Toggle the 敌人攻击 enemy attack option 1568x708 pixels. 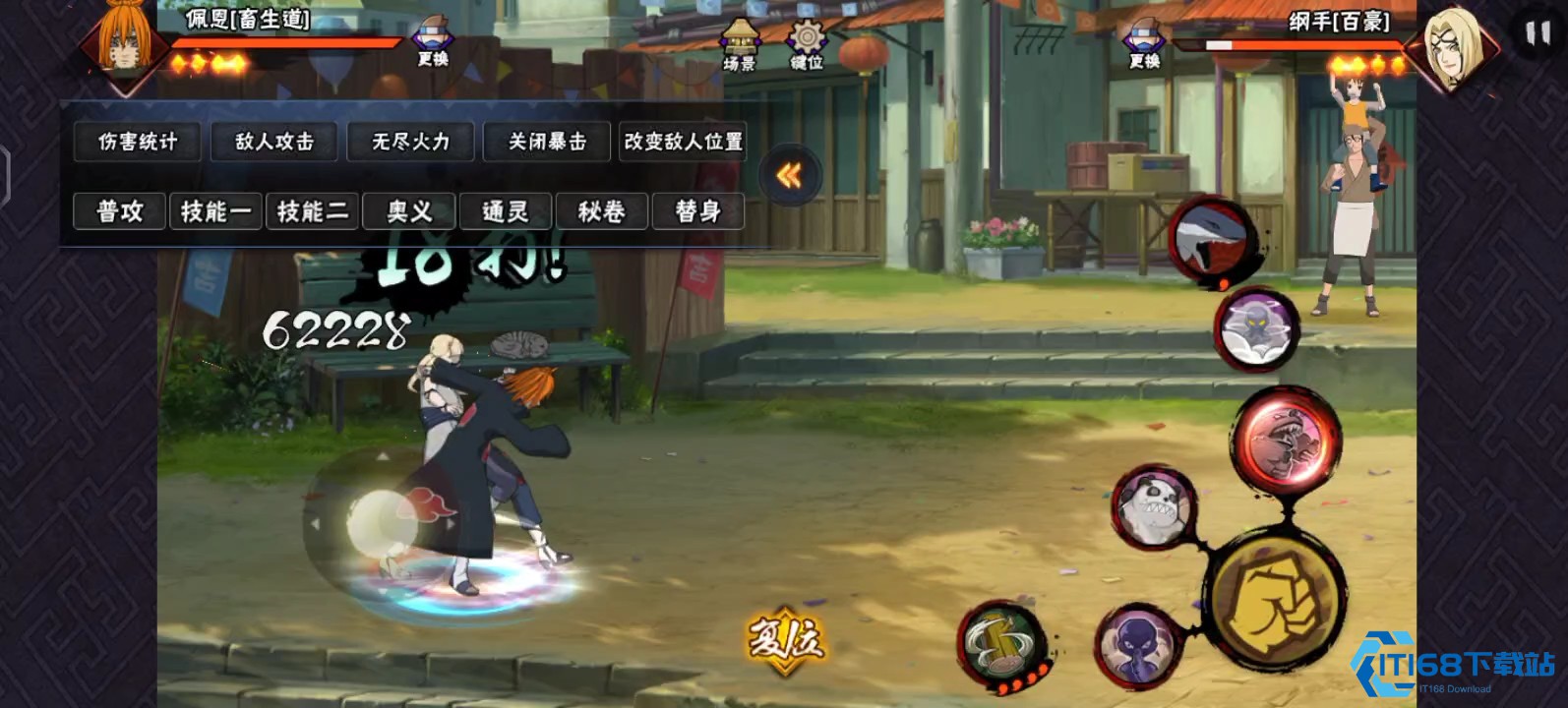pyautogui.click(x=274, y=142)
